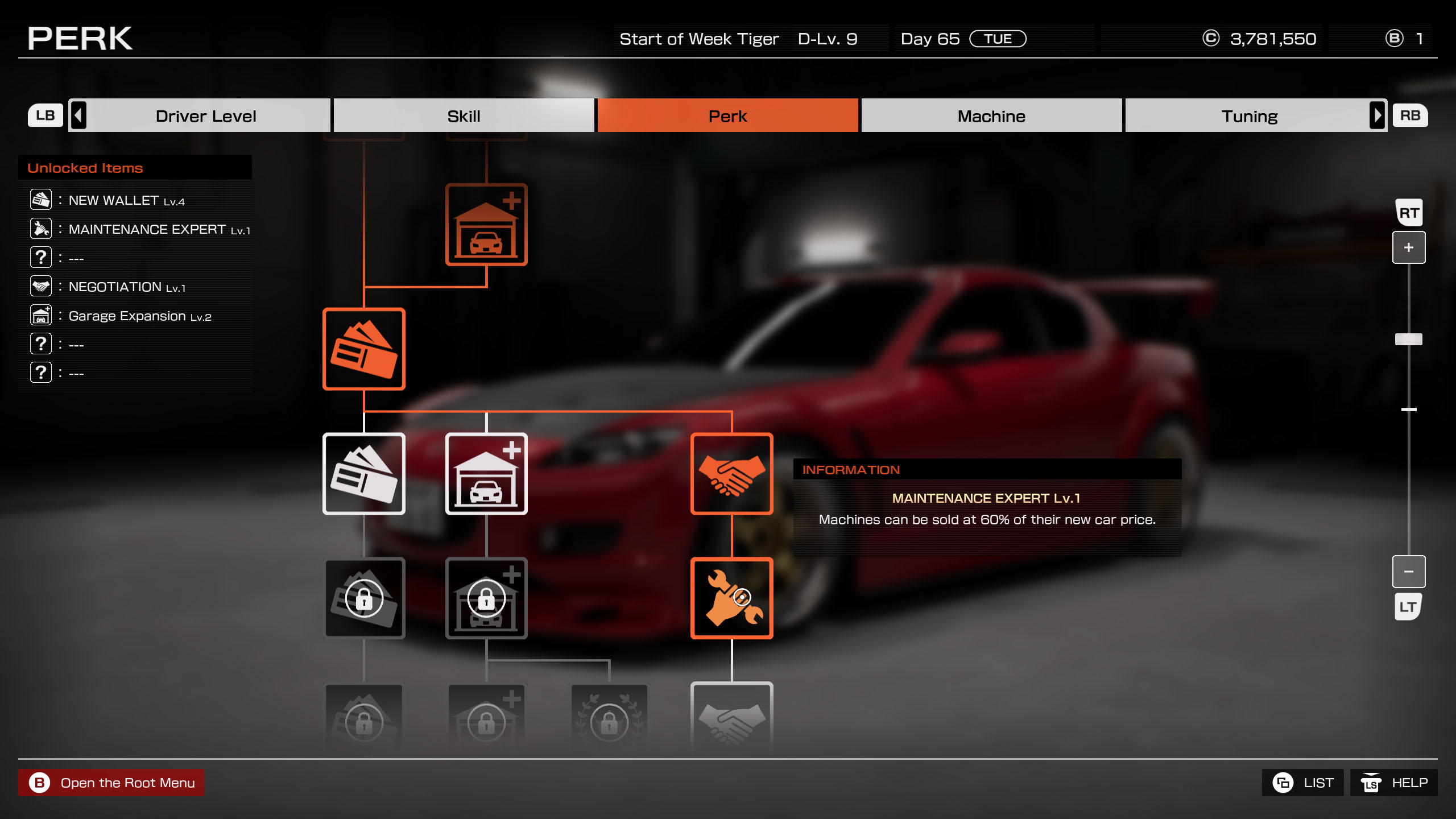Select the orange handshake negotiation perk
The height and width of the screenshot is (819, 1456).
point(731,474)
